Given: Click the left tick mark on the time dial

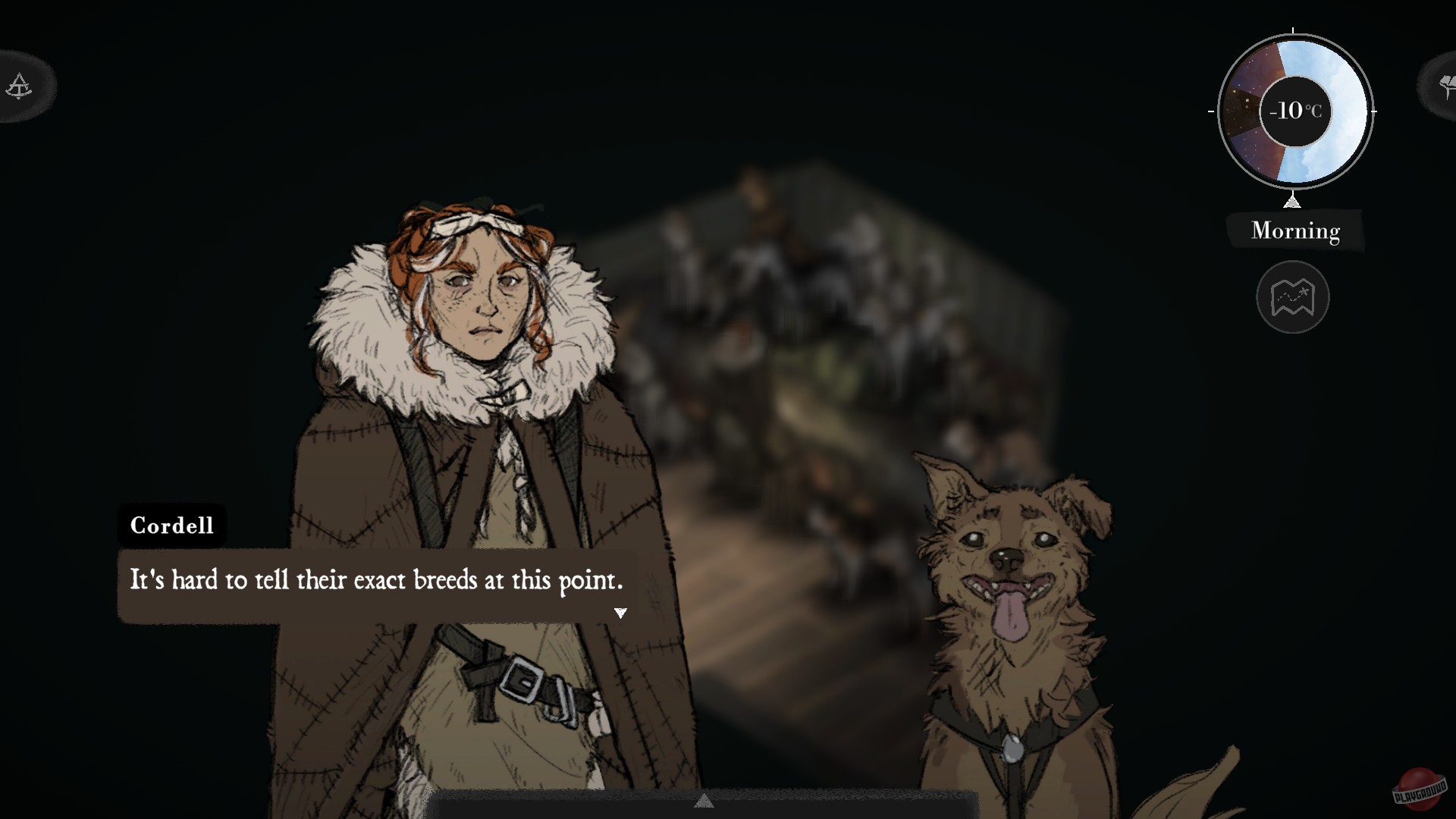Looking at the screenshot, I should coord(1211,112).
